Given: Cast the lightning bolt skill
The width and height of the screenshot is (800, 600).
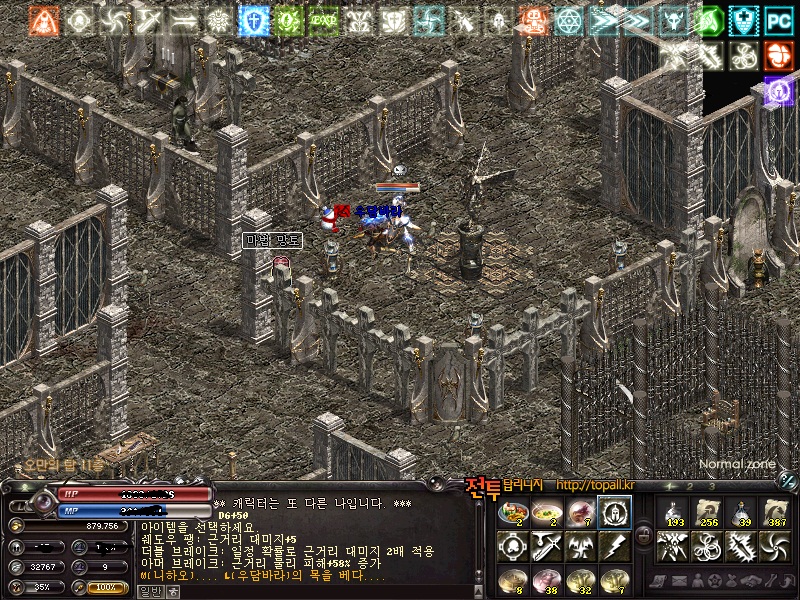Looking at the screenshot, I should point(613,546).
